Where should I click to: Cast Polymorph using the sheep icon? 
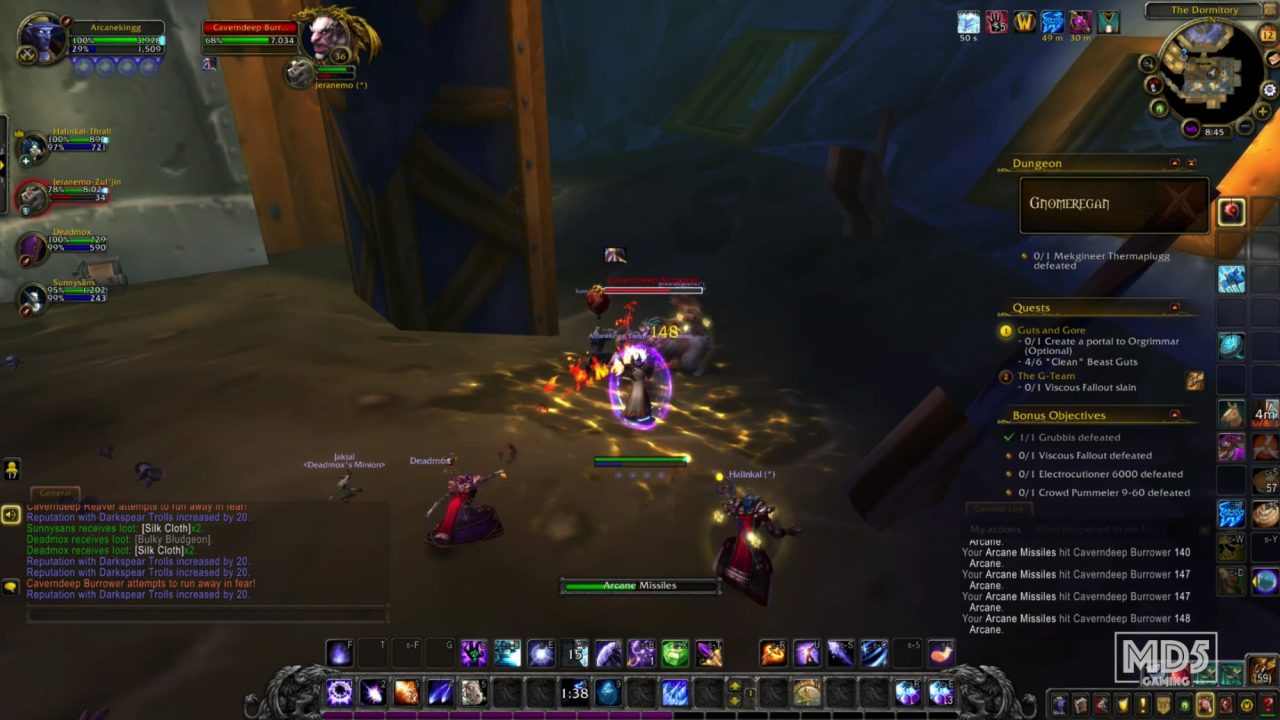pyautogui.click(x=473, y=690)
